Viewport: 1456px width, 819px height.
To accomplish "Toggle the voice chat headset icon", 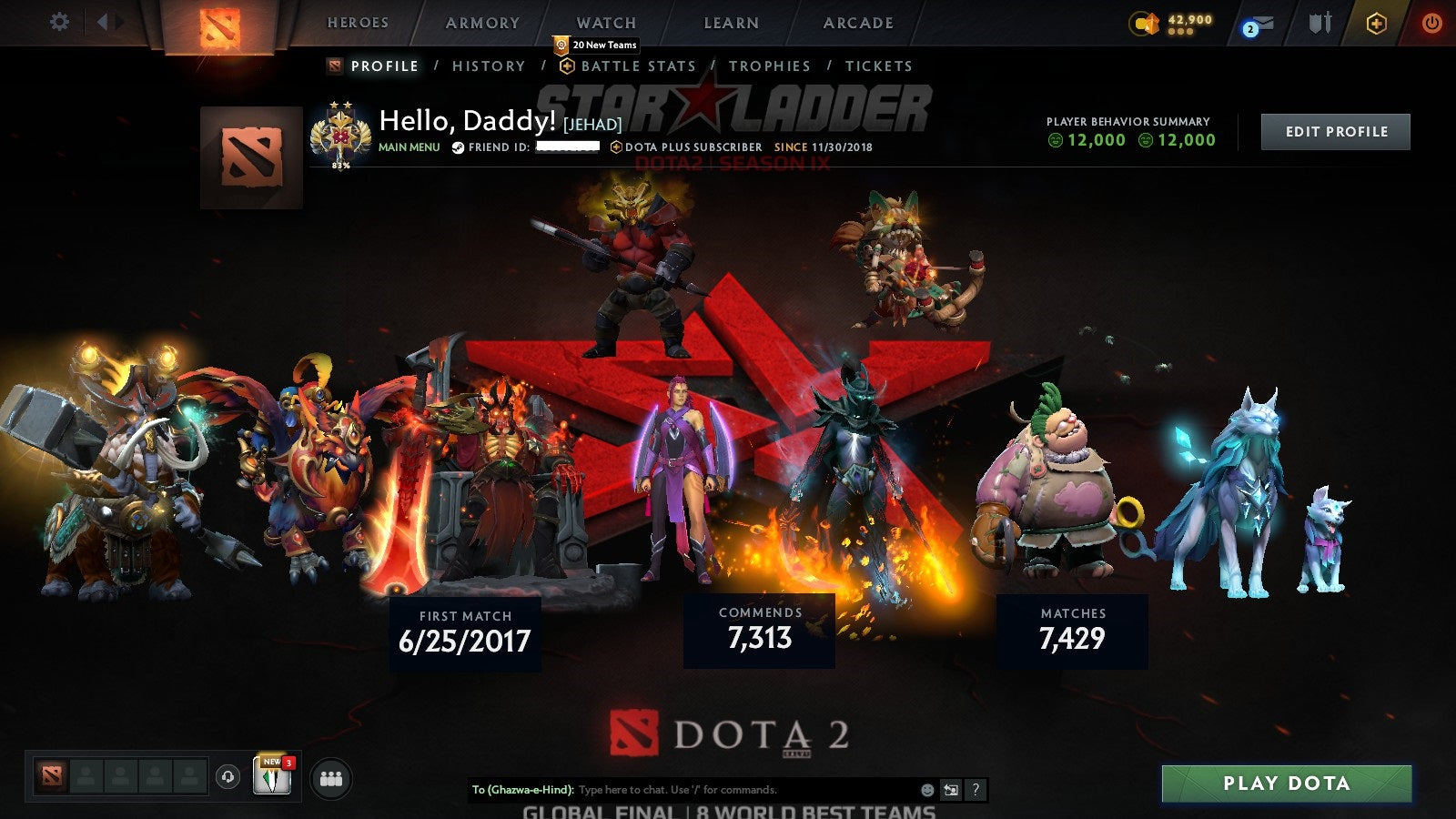I will pyautogui.click(x=226, y=776).
